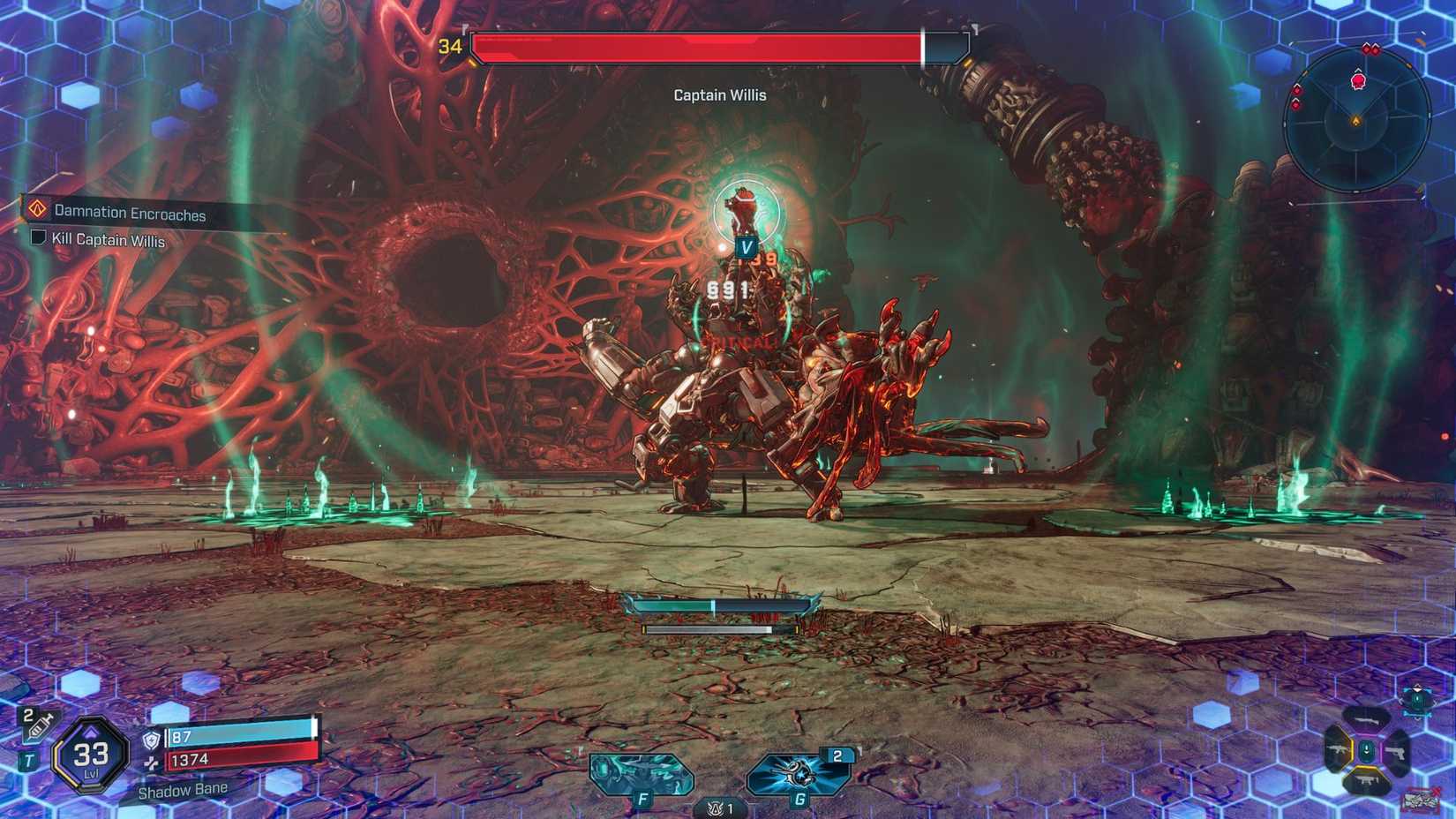1456x819 pixels.
Task: Click the grenade icon above the weapon wheel
Action: 1417,699
